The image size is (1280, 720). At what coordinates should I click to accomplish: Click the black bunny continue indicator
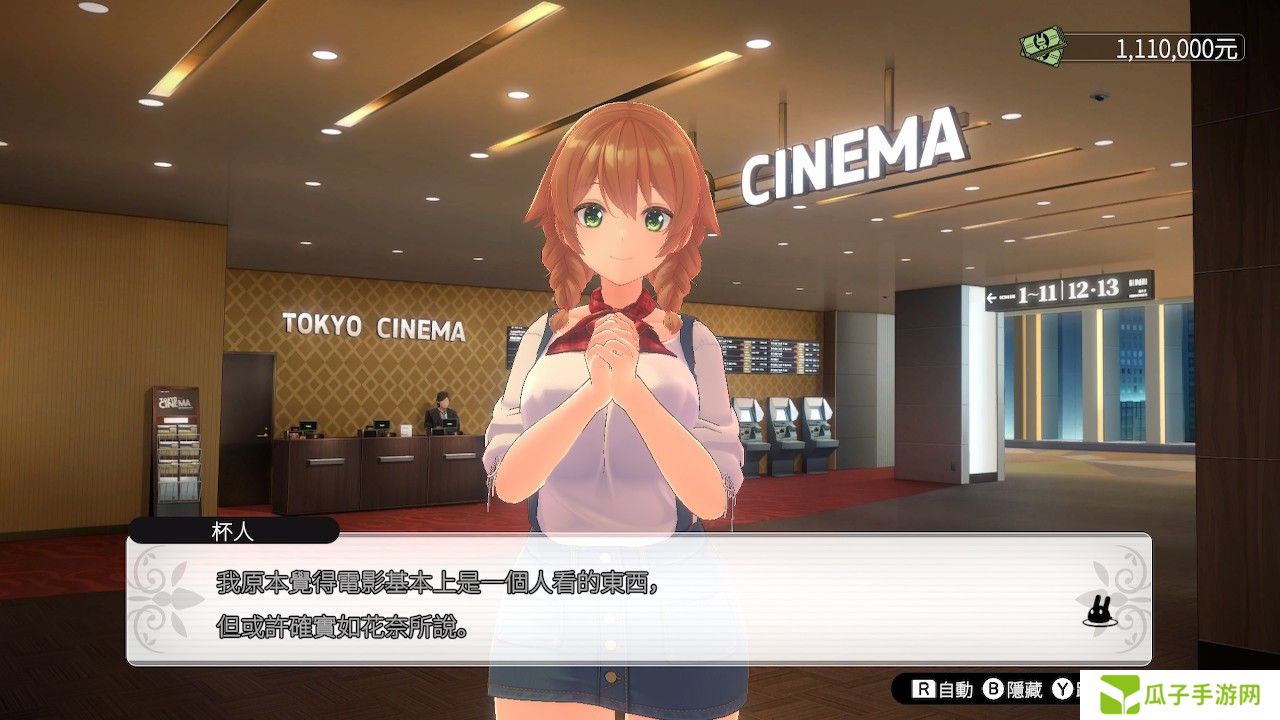pos(1098,610)
